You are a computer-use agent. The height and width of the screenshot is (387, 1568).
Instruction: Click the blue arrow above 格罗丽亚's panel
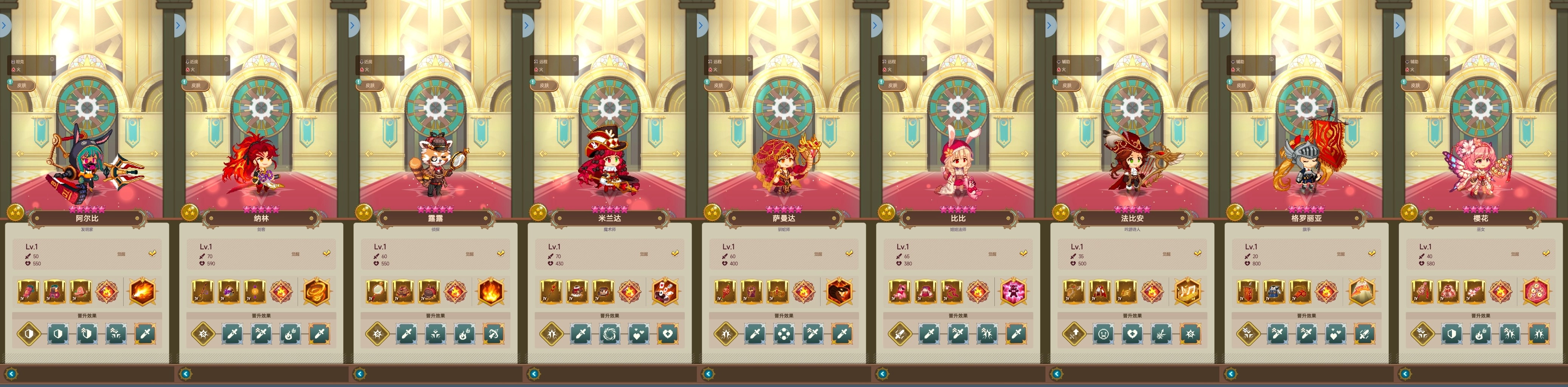coord(1224,26)
